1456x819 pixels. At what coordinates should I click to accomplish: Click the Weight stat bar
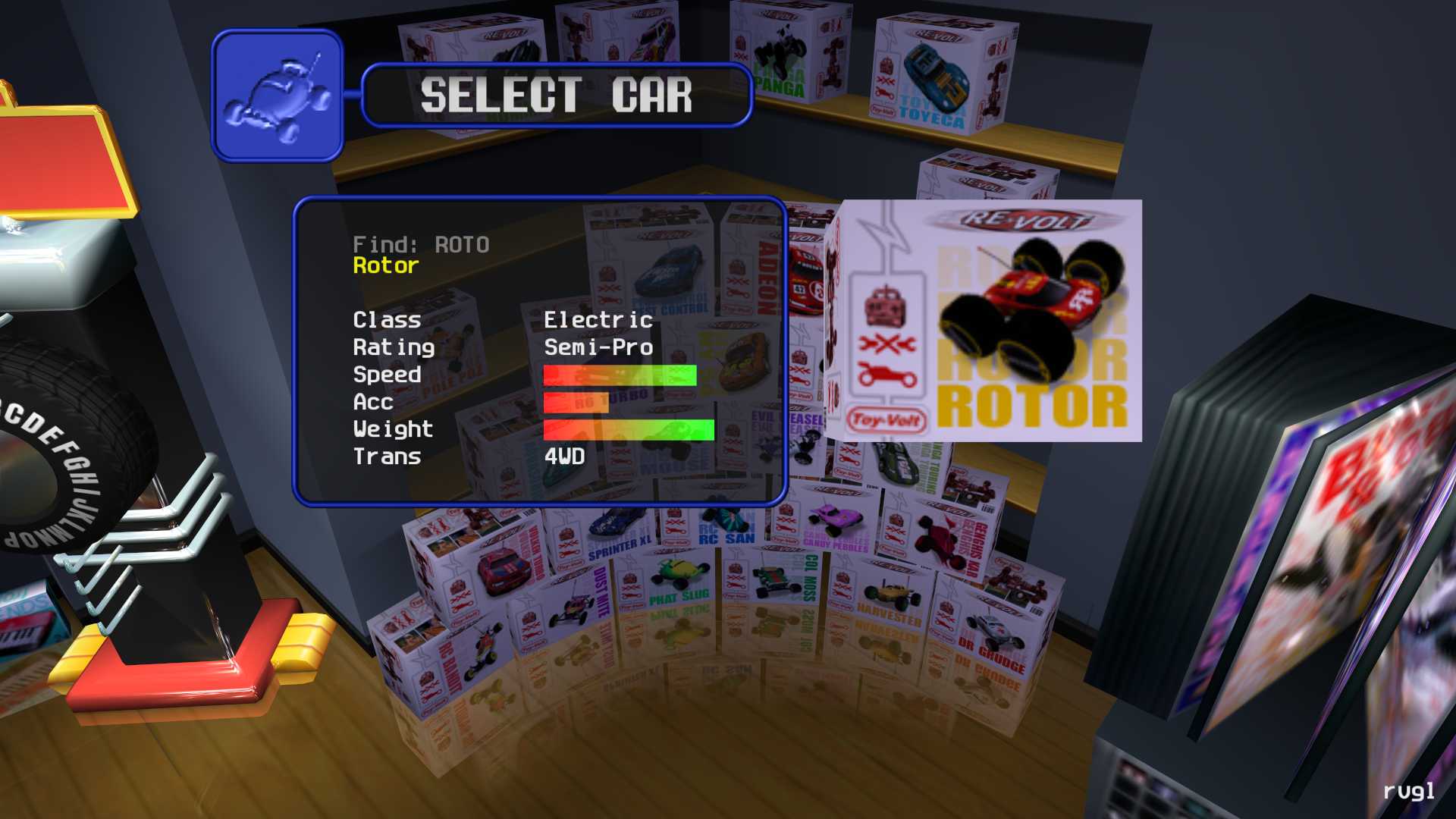[628, 429]
